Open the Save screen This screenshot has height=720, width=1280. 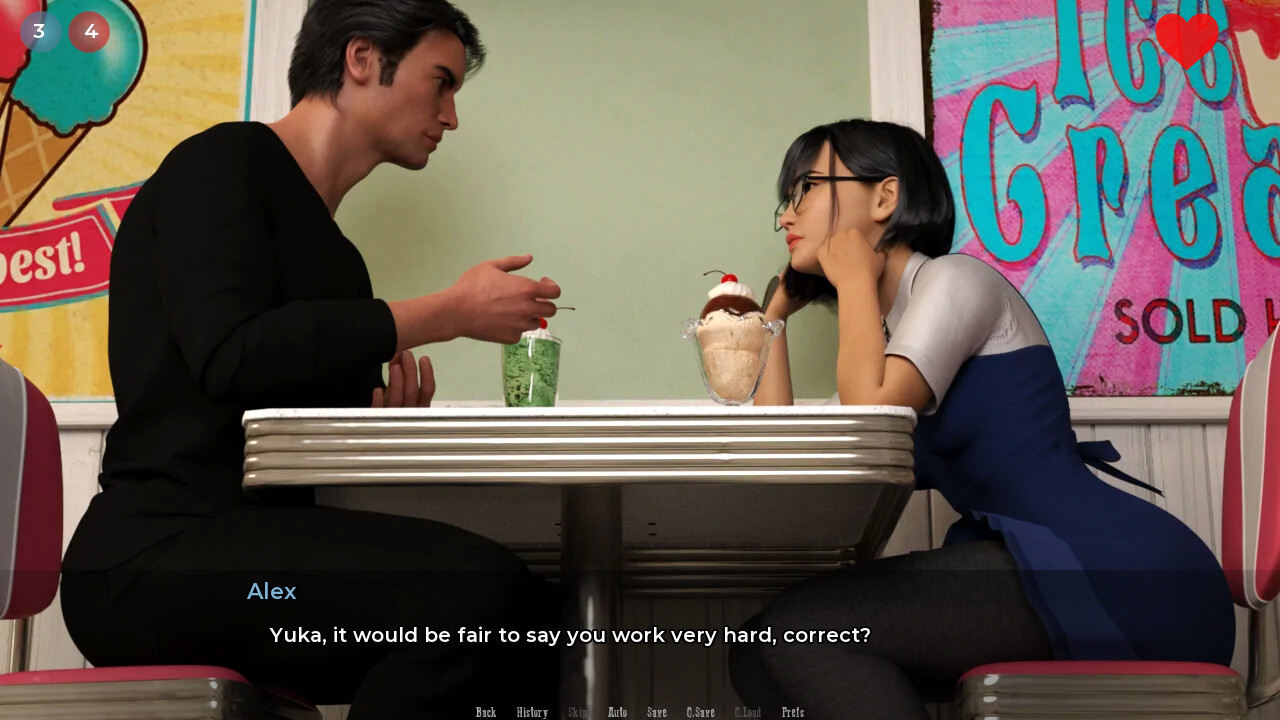[657, 712]
